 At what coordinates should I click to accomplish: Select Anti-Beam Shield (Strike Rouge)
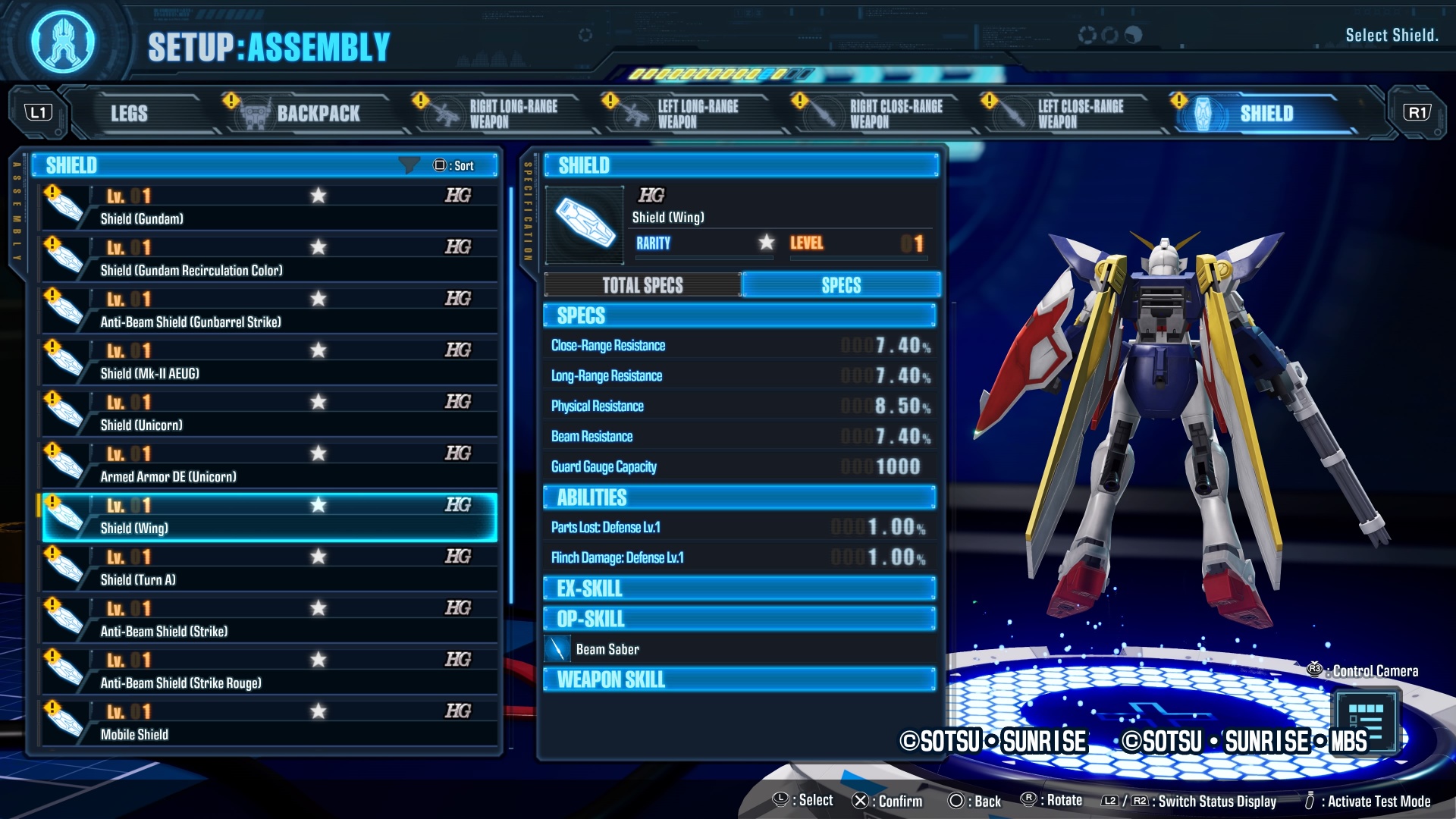269,671
